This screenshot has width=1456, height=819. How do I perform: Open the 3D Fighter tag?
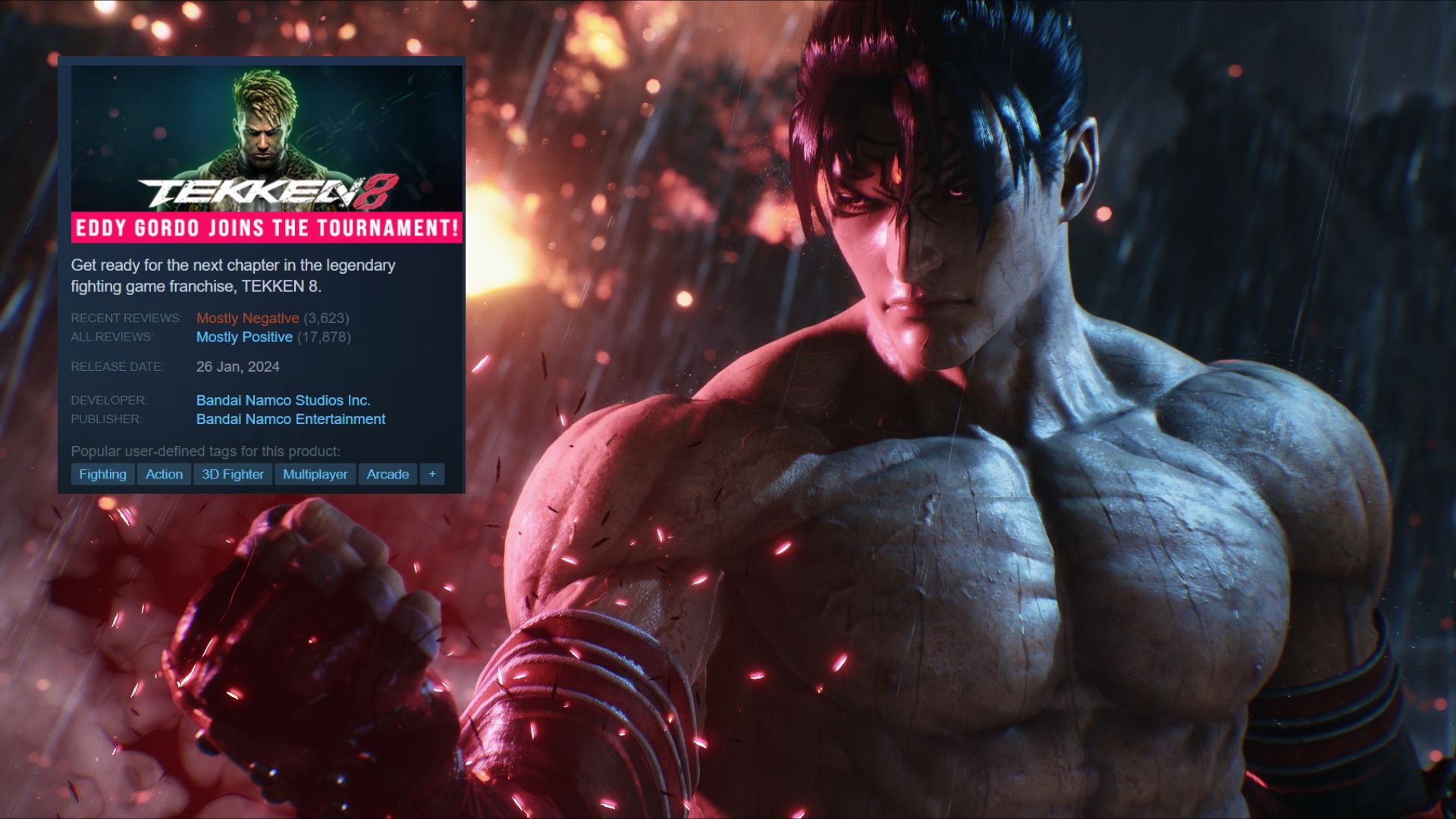[233, 474]
